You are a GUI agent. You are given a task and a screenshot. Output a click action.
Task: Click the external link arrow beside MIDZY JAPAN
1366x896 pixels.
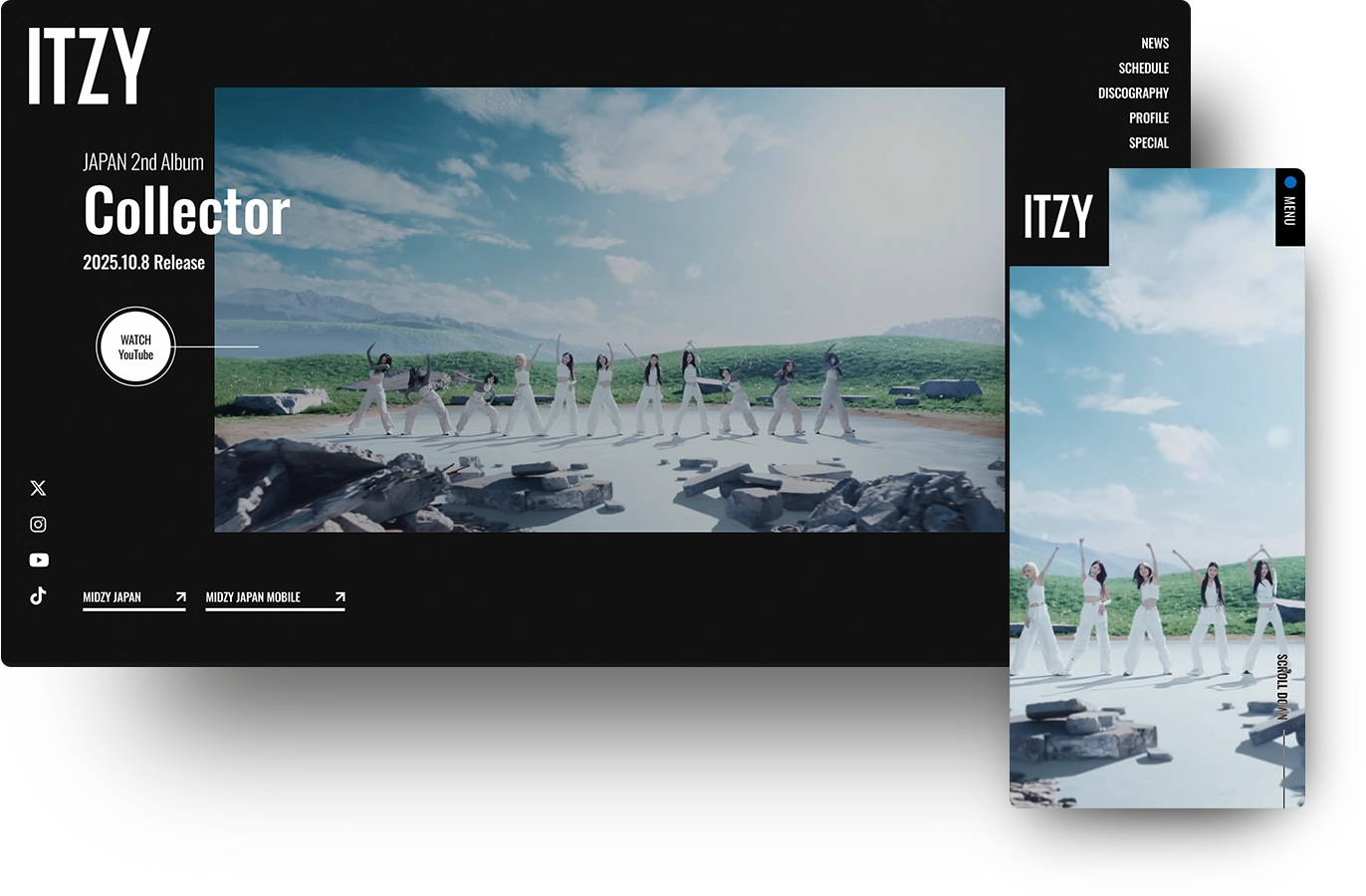click(x=180, y=597)
